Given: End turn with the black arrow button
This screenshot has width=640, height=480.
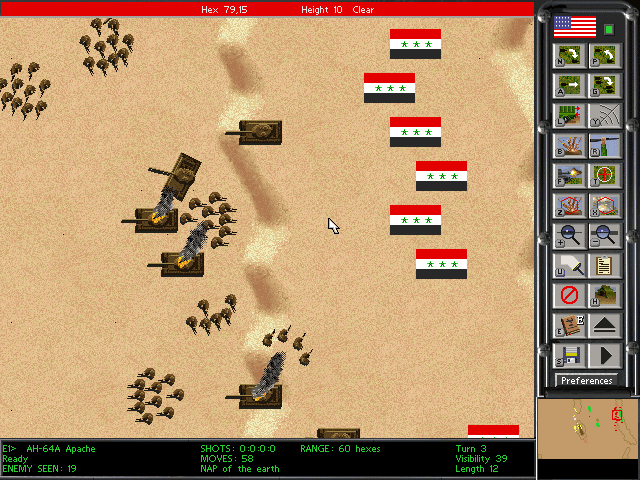Looking at the screenshot, I should click(x=603, y=355).
